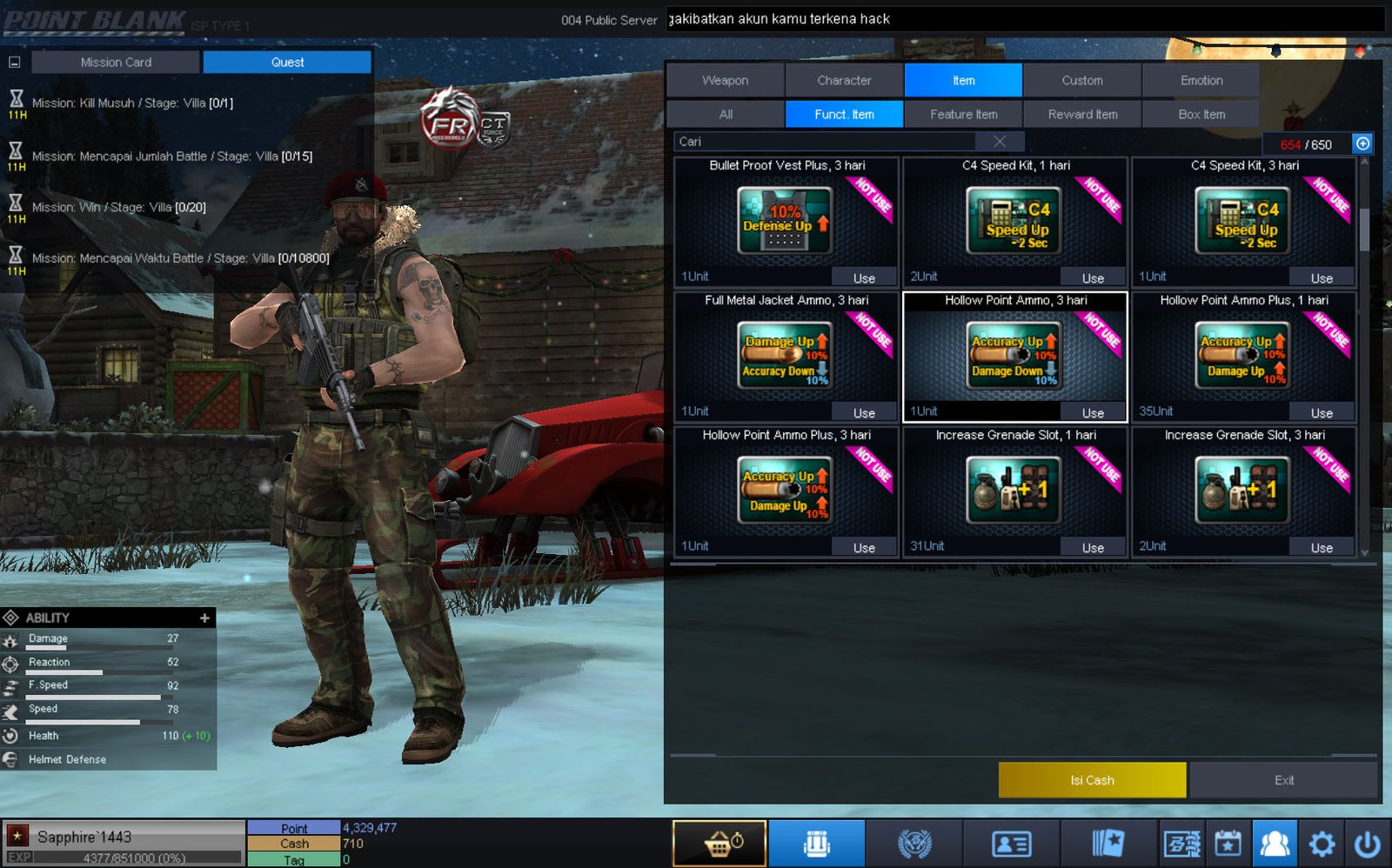Exit the inventory panel

pyautogui.click(x=1283, y=780)
